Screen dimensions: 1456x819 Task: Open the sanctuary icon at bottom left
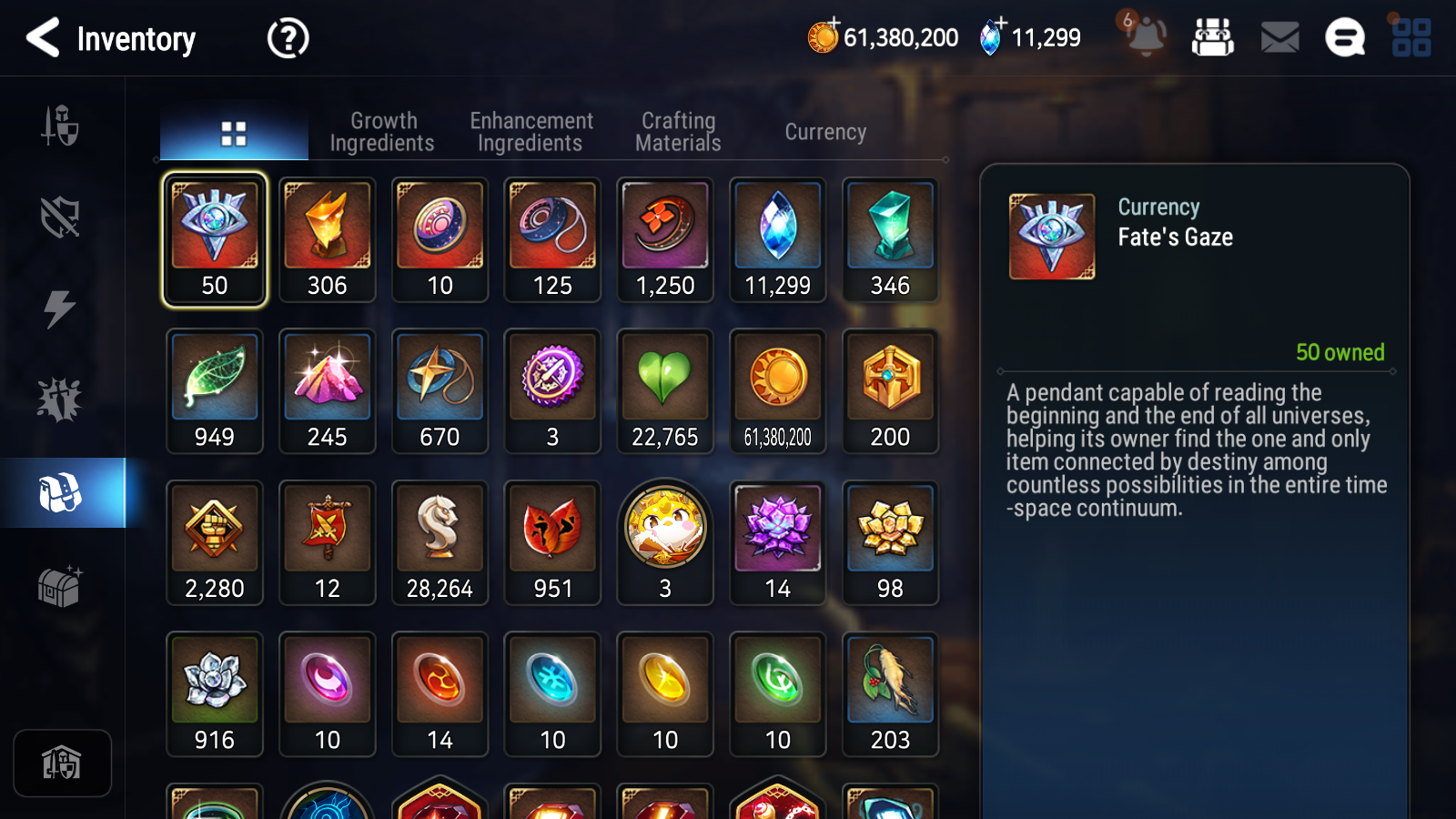click(x=62, y=763)
